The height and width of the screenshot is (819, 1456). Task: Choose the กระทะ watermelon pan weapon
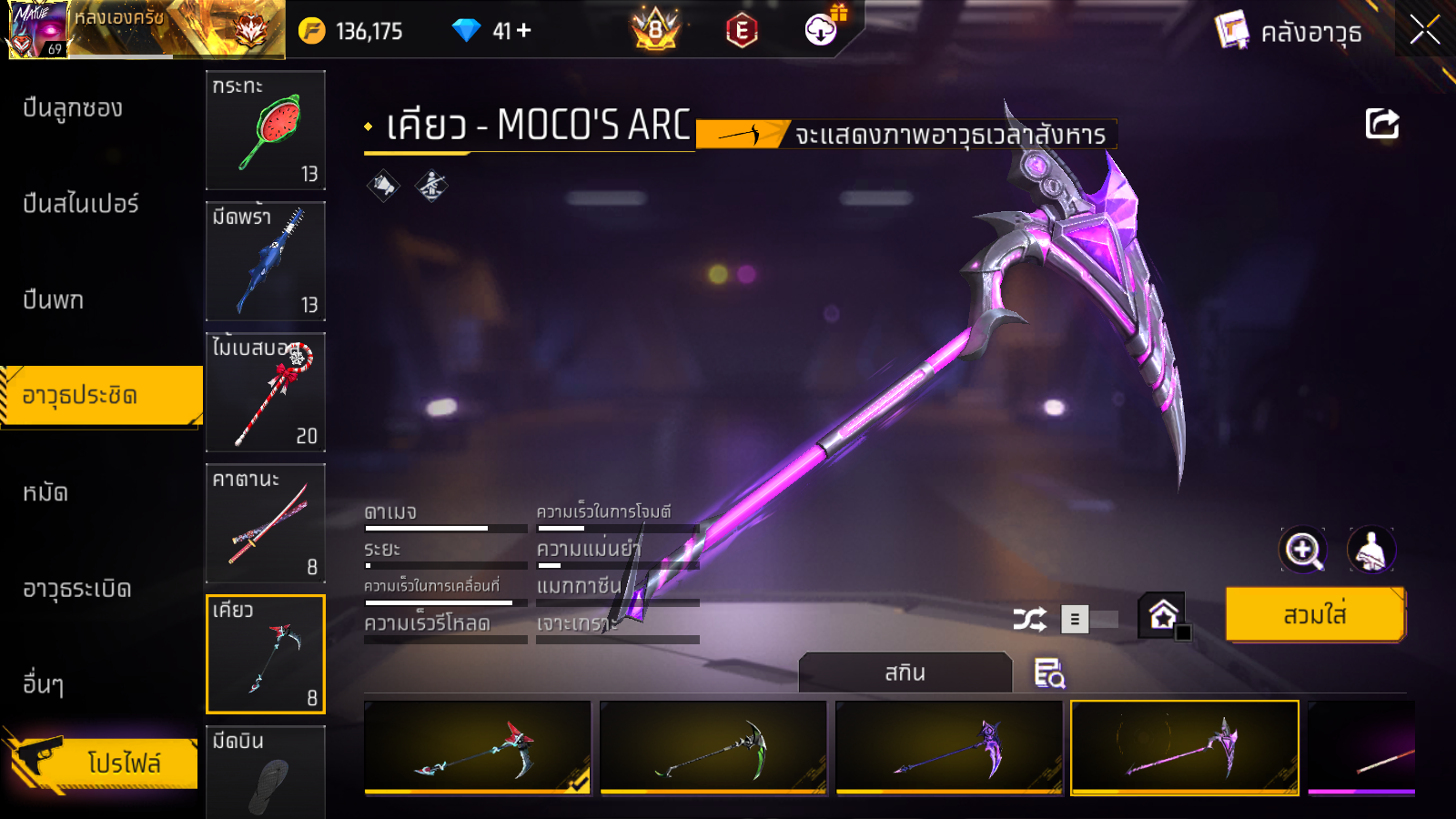(266, 130)
